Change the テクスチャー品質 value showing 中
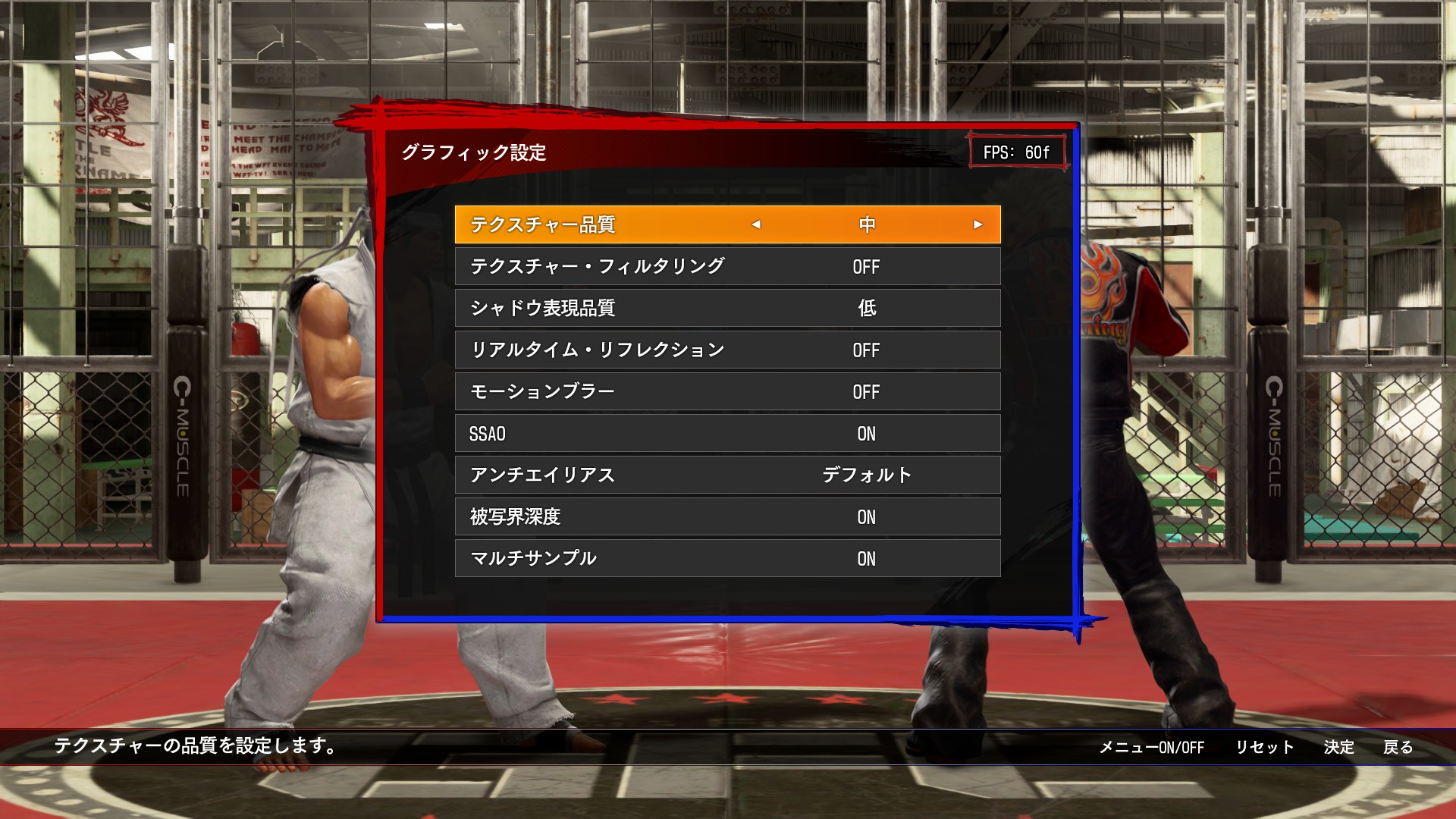The image size is (1456, 819). (866, 225)
